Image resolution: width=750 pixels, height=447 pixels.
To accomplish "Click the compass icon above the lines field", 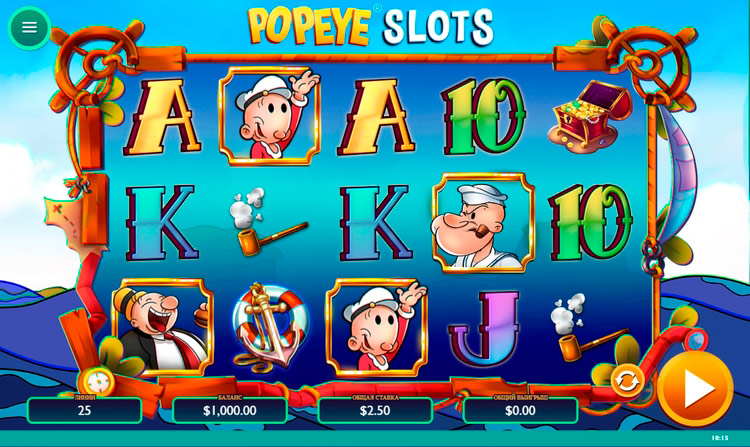I will pyautogui.click(x=97, y=380).
